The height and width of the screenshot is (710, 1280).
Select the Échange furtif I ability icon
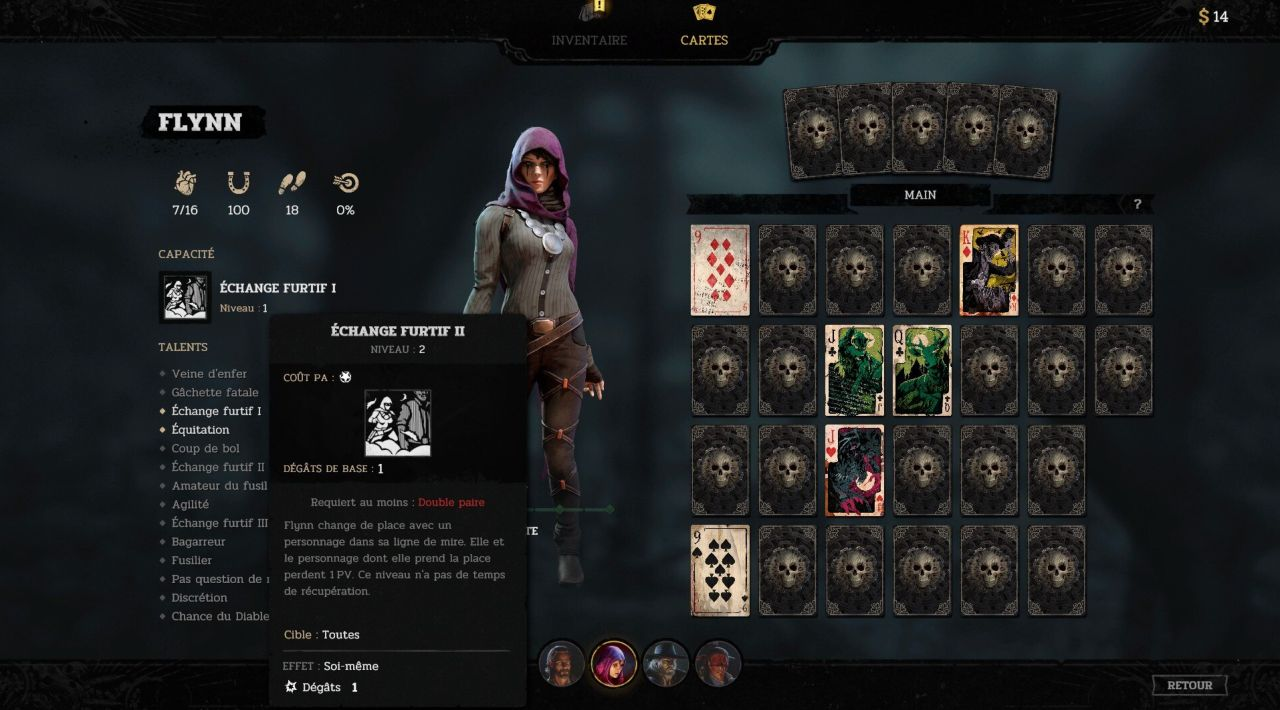pyautogui.click(x=185, y=297)
